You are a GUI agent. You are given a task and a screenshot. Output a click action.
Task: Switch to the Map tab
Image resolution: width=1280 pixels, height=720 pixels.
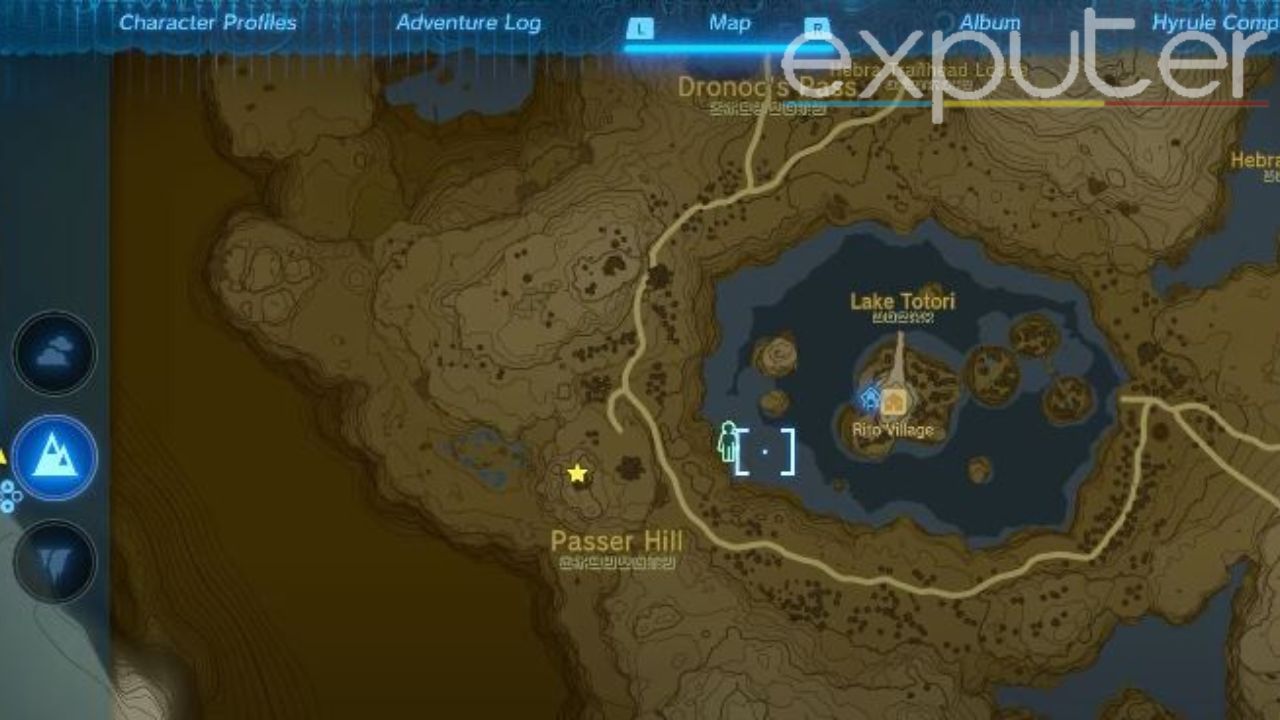(729, 23)
